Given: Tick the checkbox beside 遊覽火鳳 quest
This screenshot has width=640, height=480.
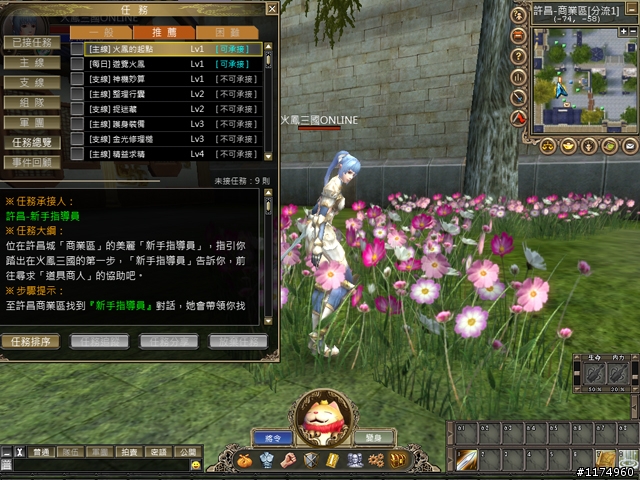Looking at the screenshot, I should 77,63.
